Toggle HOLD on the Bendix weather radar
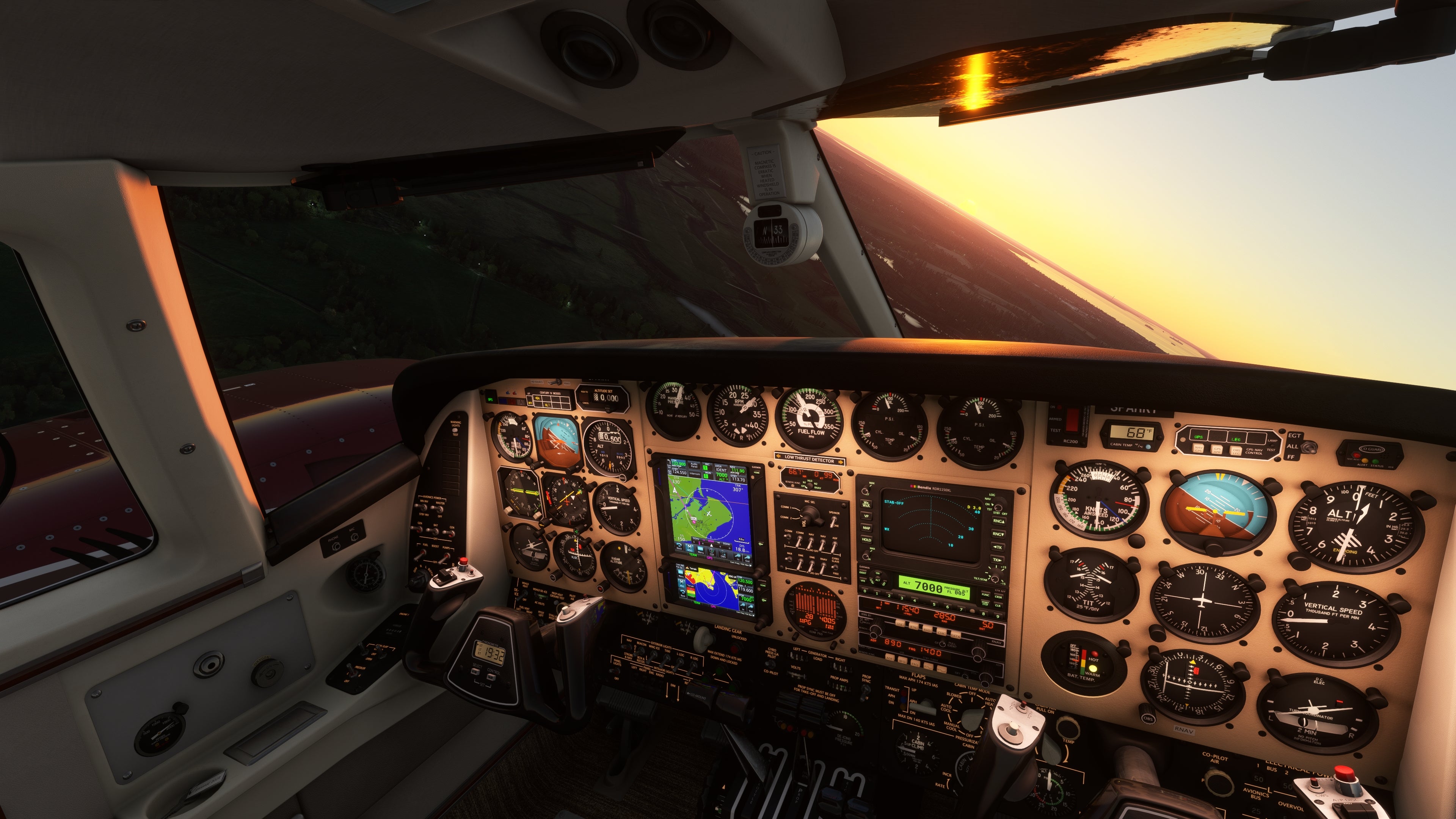1456x819 pixels. [866, 540]
